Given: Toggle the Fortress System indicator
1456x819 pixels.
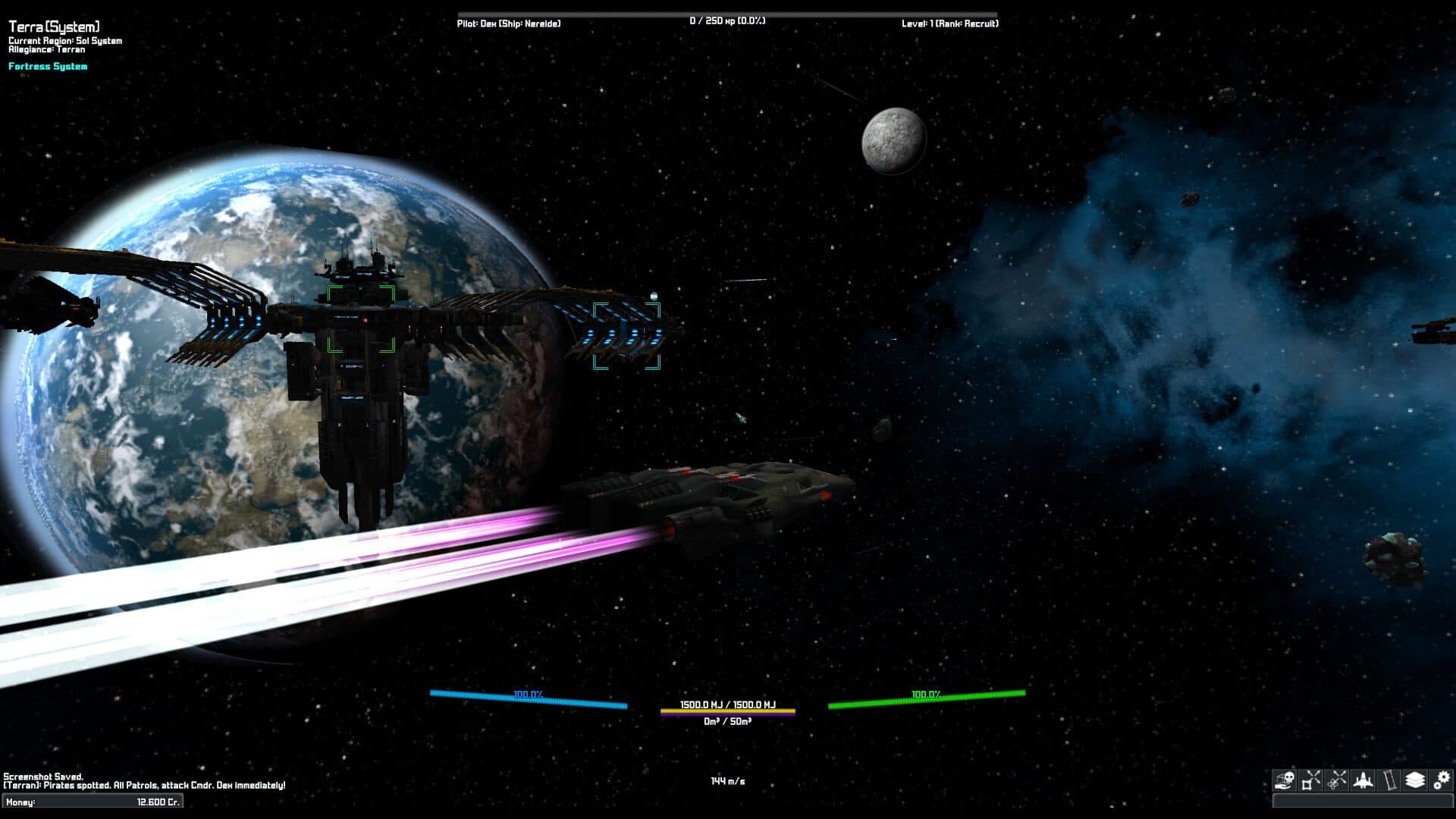Looking at the screenshot, I should (48, 66).
